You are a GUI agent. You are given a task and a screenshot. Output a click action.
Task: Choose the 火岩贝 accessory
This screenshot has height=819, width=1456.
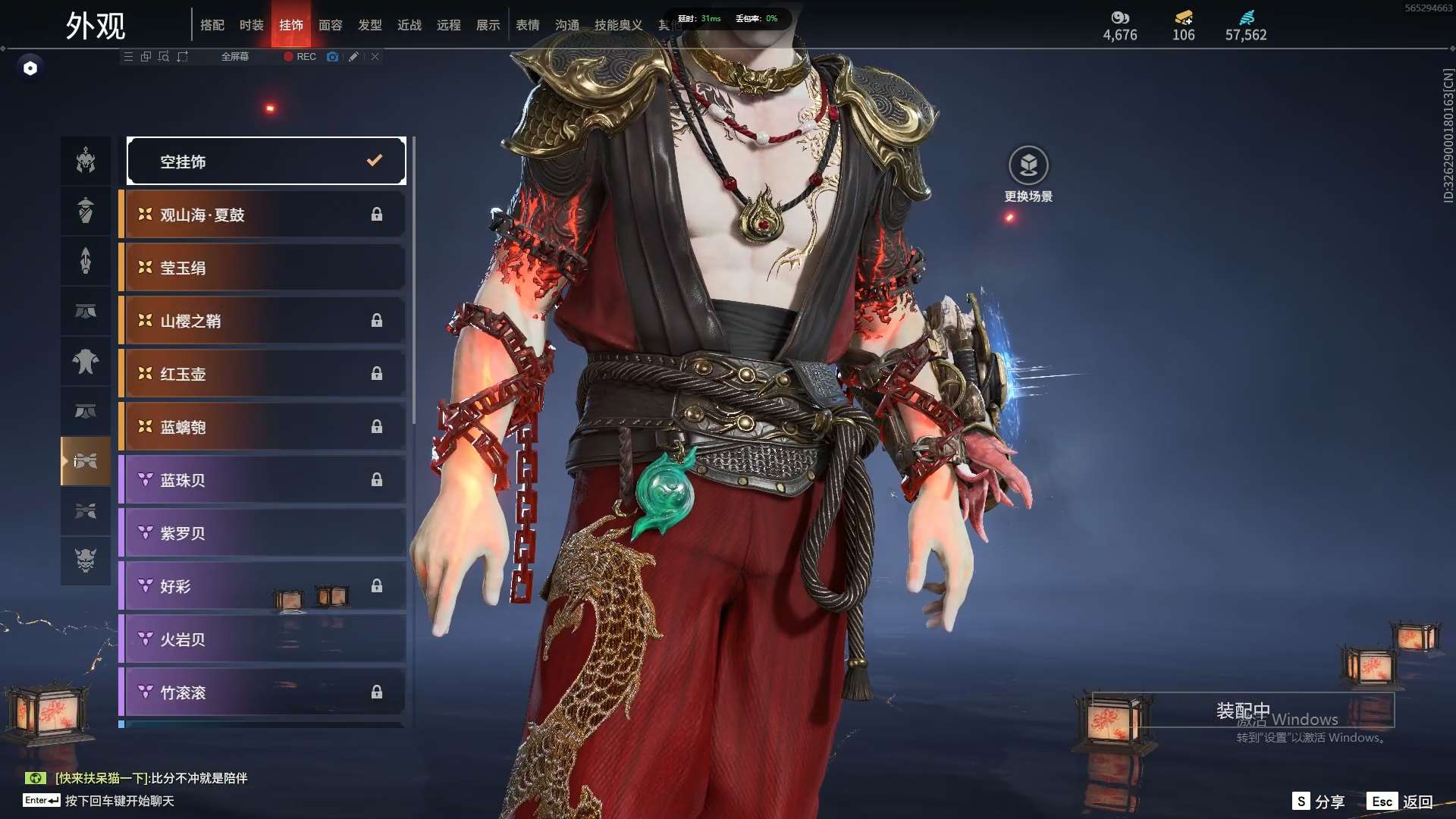pyautogui.click(x=262, y=639)
